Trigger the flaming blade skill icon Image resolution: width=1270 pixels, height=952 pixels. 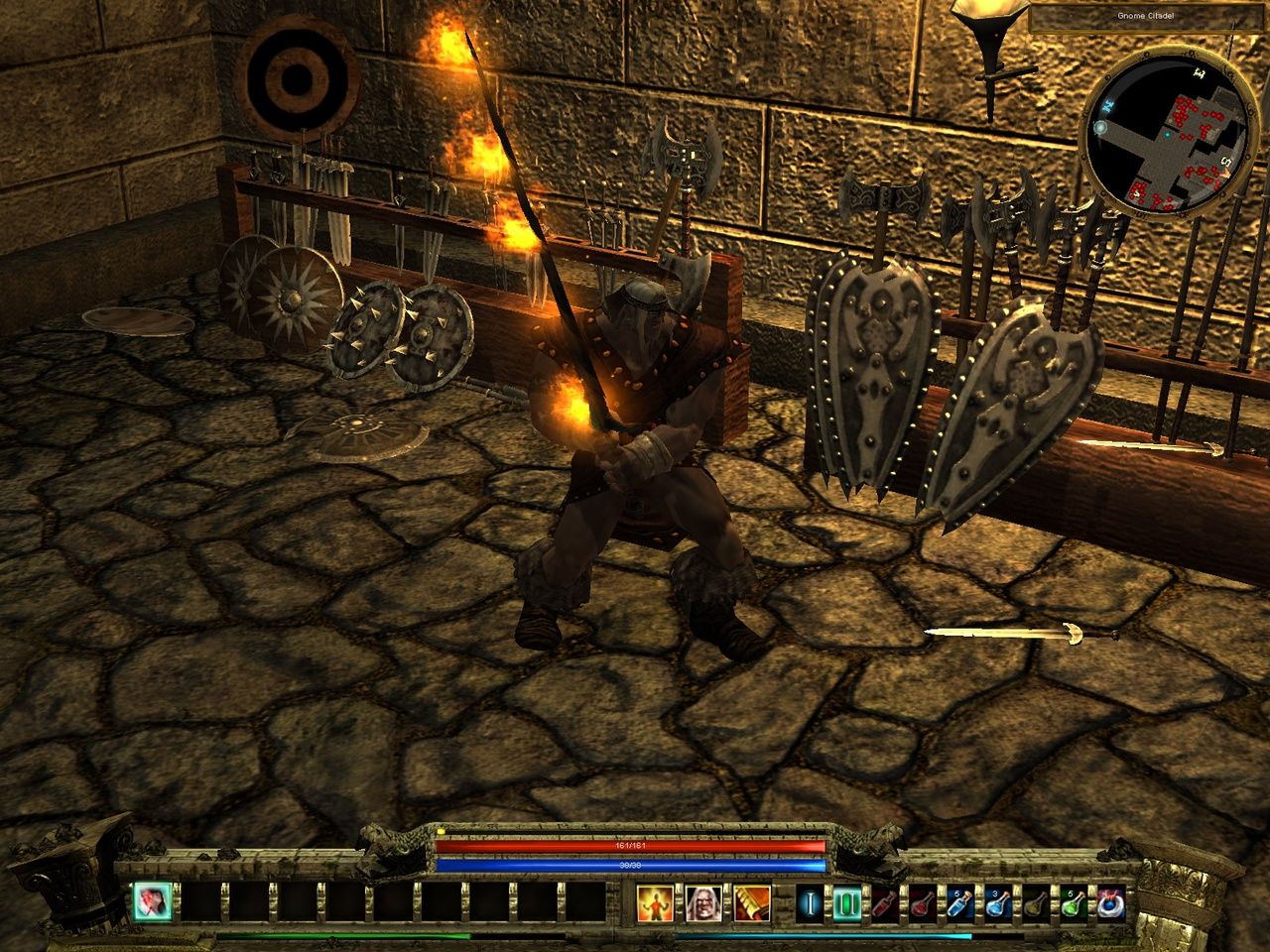(751, 902)
